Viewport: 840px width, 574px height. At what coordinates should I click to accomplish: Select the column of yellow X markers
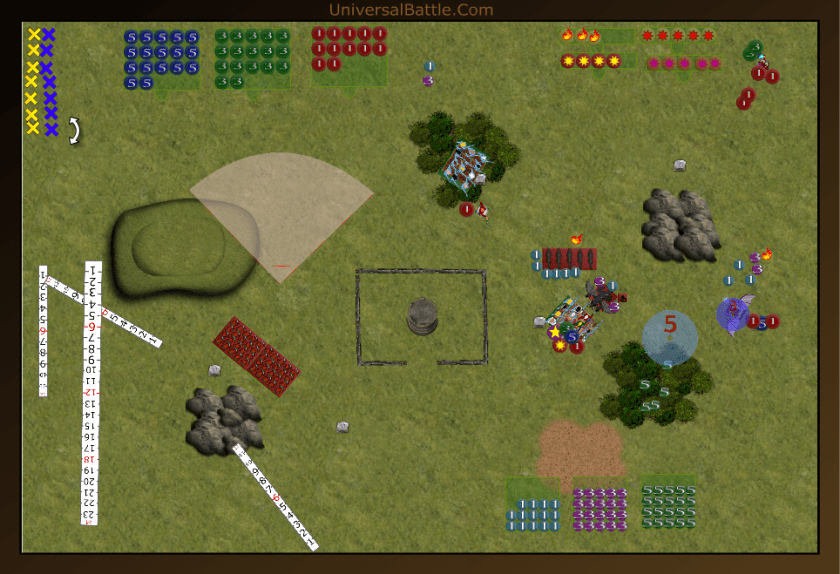pyautogui.click(x=33, y=82)
